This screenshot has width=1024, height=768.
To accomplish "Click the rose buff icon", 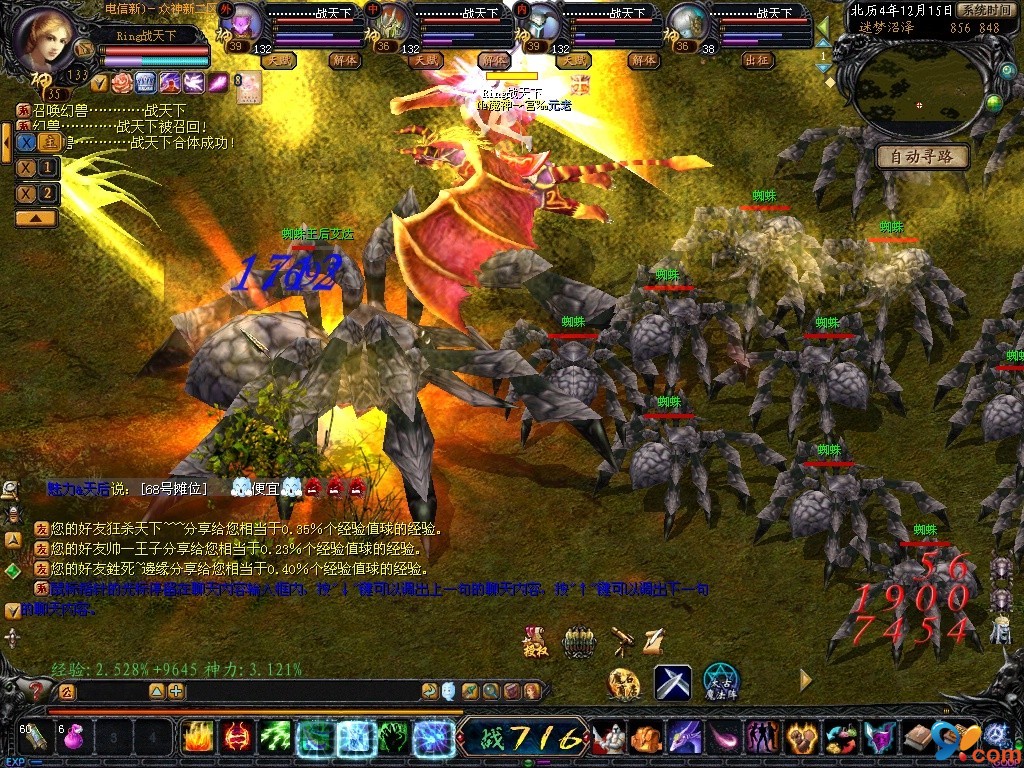I will pos(122,82).
